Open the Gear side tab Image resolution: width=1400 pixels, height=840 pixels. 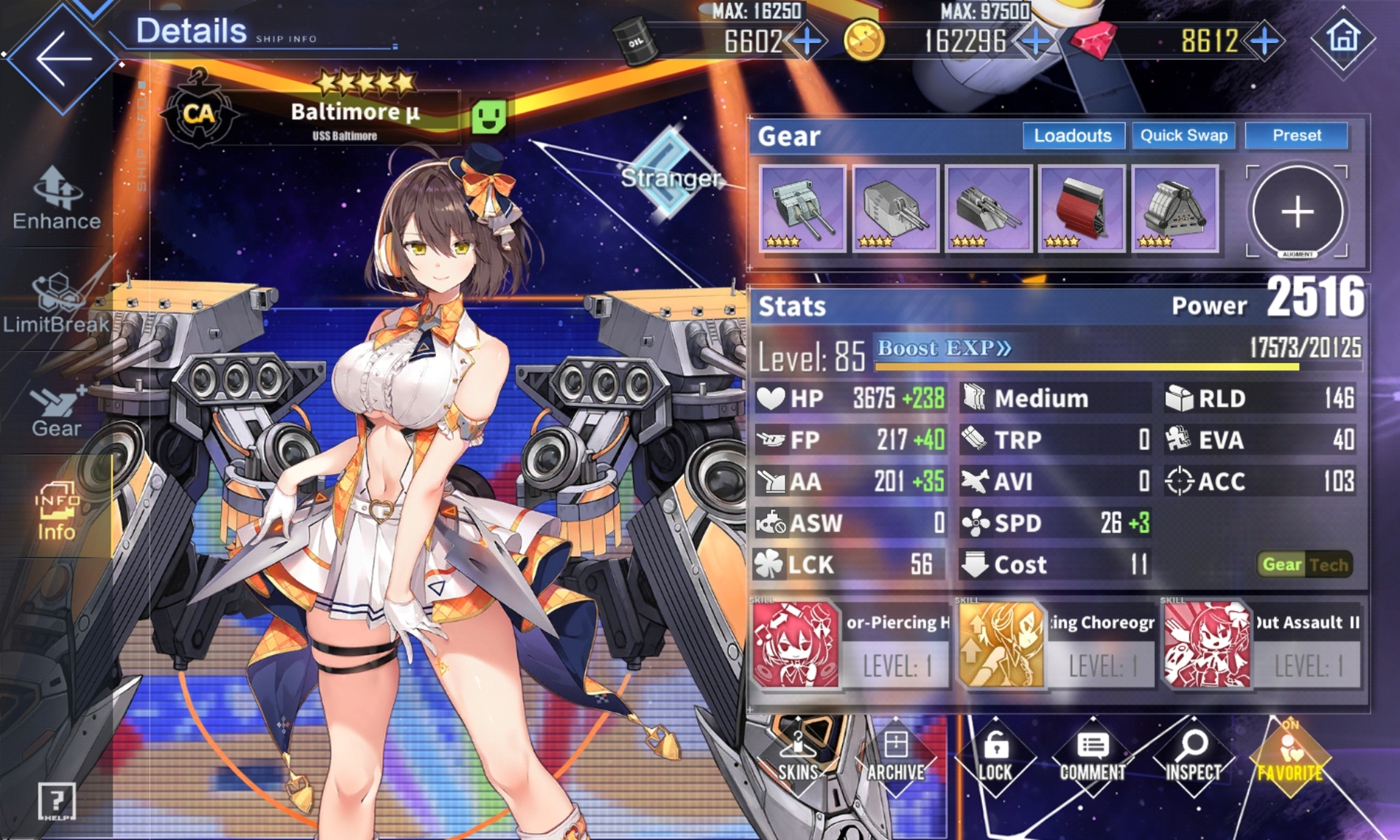click(x=57, y=412)
